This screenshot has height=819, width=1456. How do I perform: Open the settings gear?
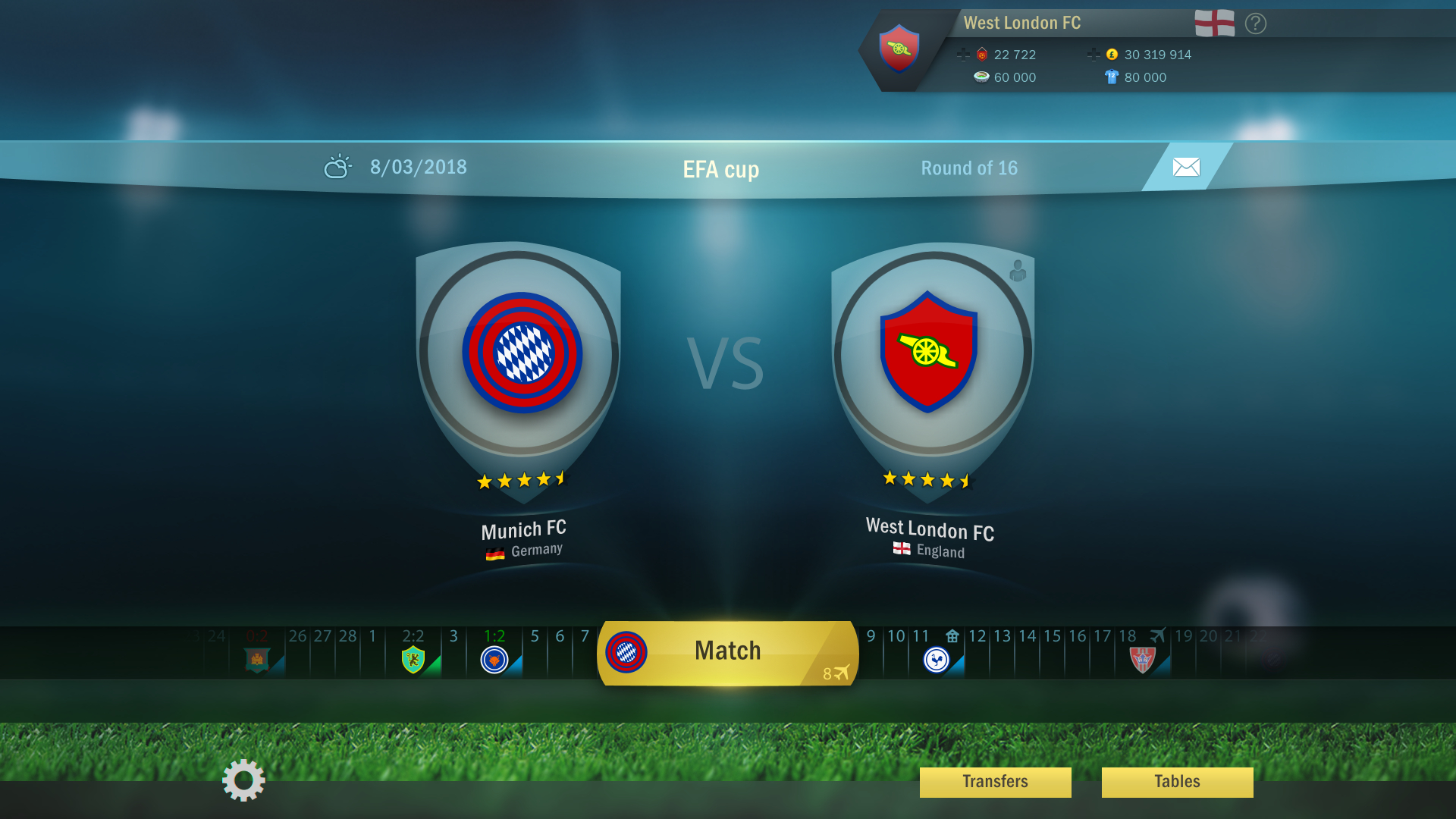click(242, 782)
